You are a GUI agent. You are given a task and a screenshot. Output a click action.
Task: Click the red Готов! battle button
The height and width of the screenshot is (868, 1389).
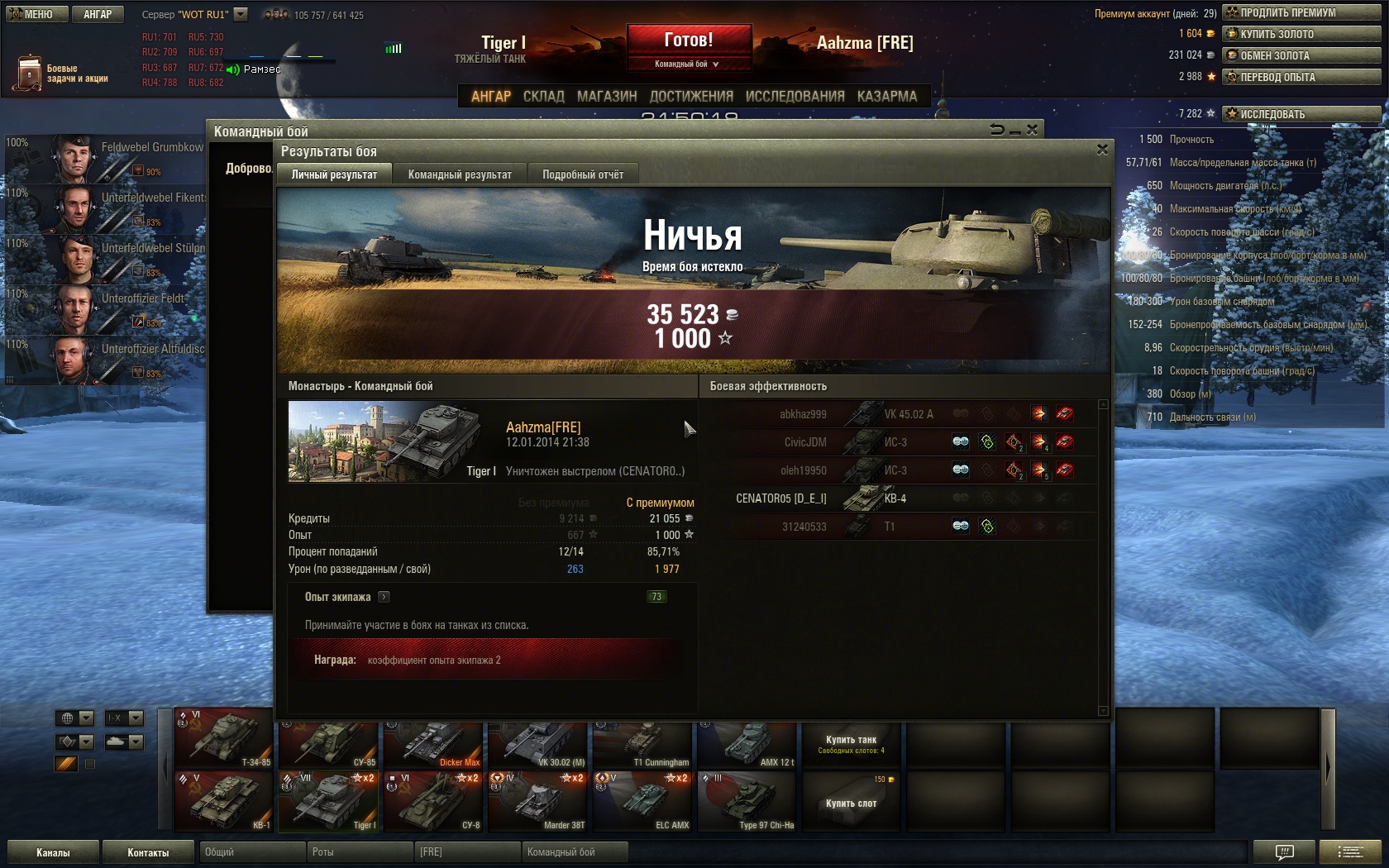point(689,41)
